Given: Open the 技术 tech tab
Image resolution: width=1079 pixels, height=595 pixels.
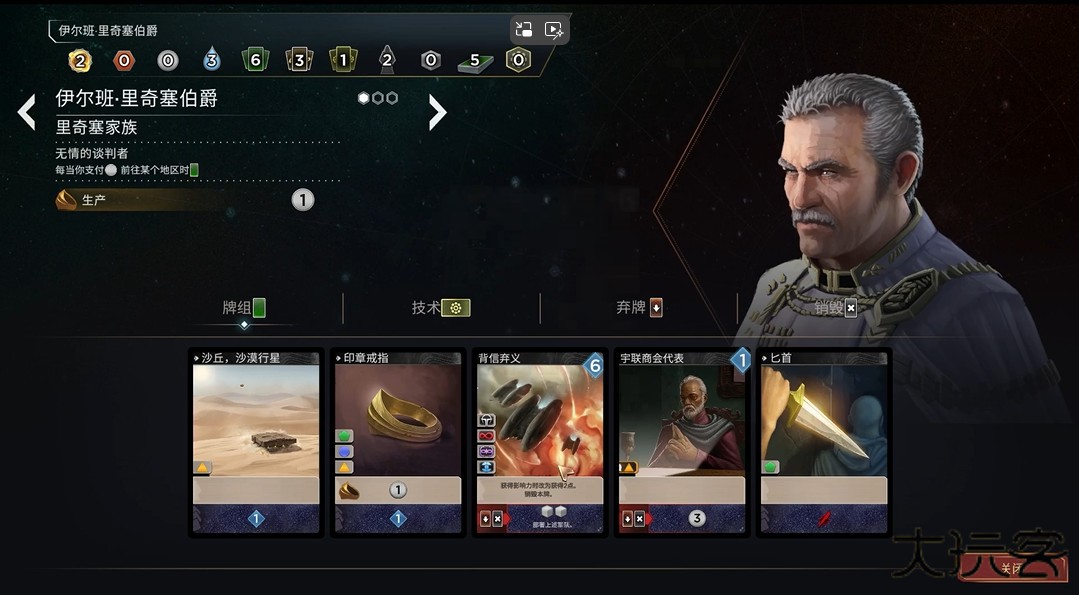Looking at the screenshot, I should coord(440,308).
